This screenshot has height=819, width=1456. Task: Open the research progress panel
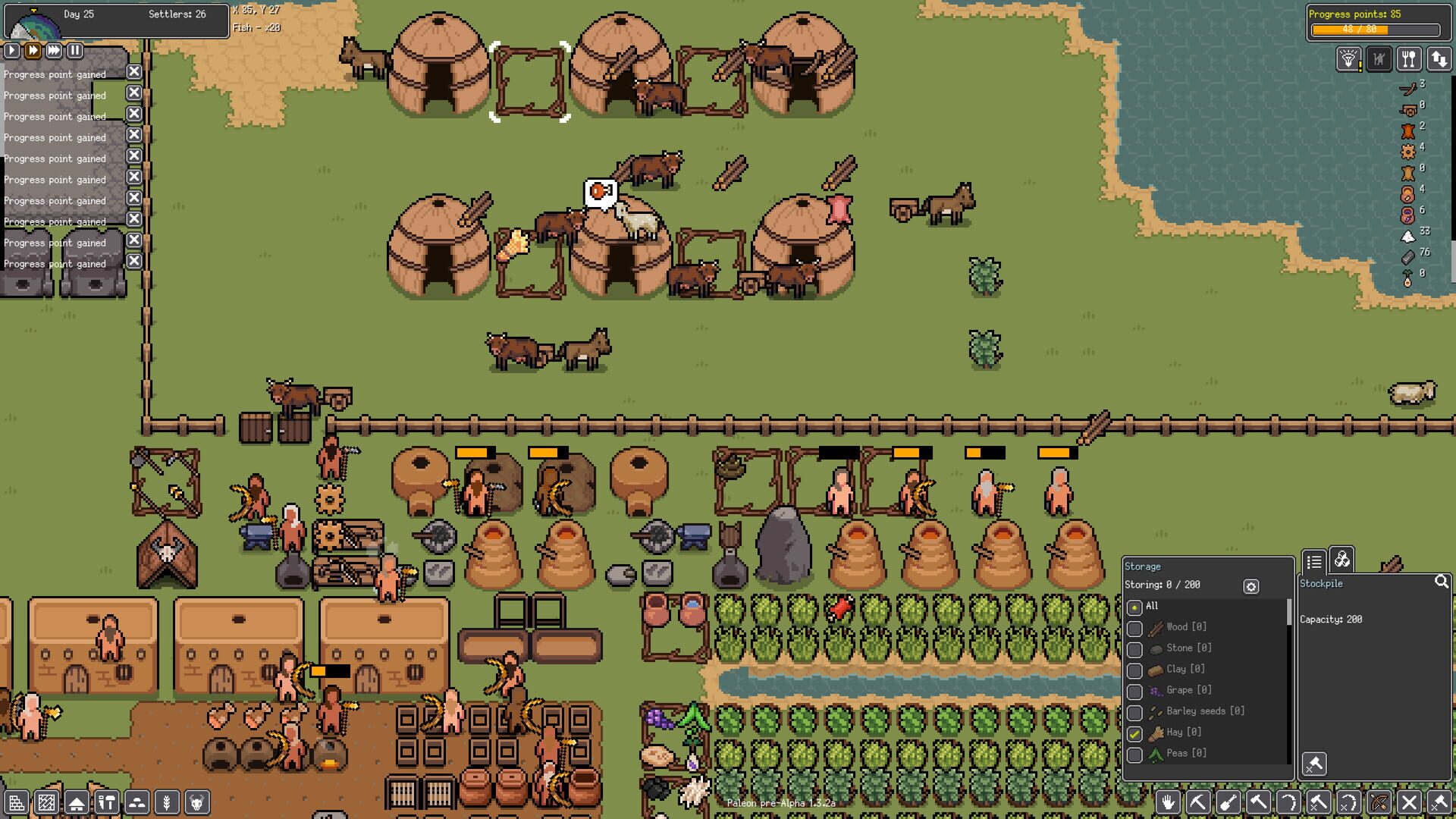pos(1349,58)
